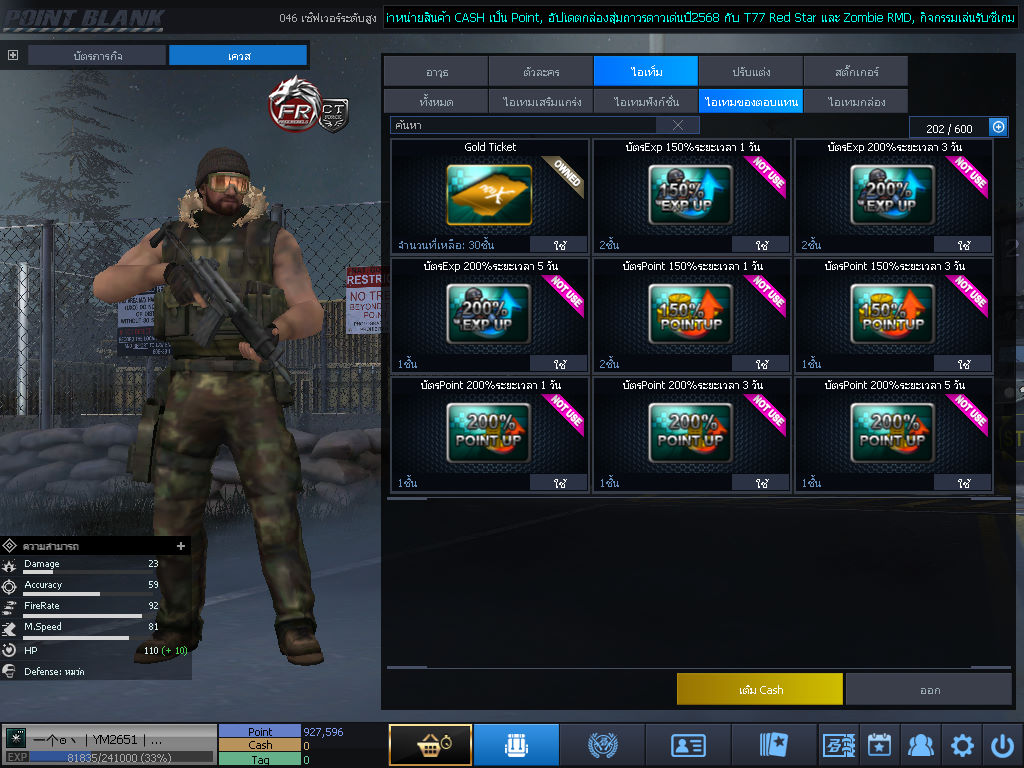Click the power icon to quit
Viewport: 1024px width, 768px height.
(1002, 745)
